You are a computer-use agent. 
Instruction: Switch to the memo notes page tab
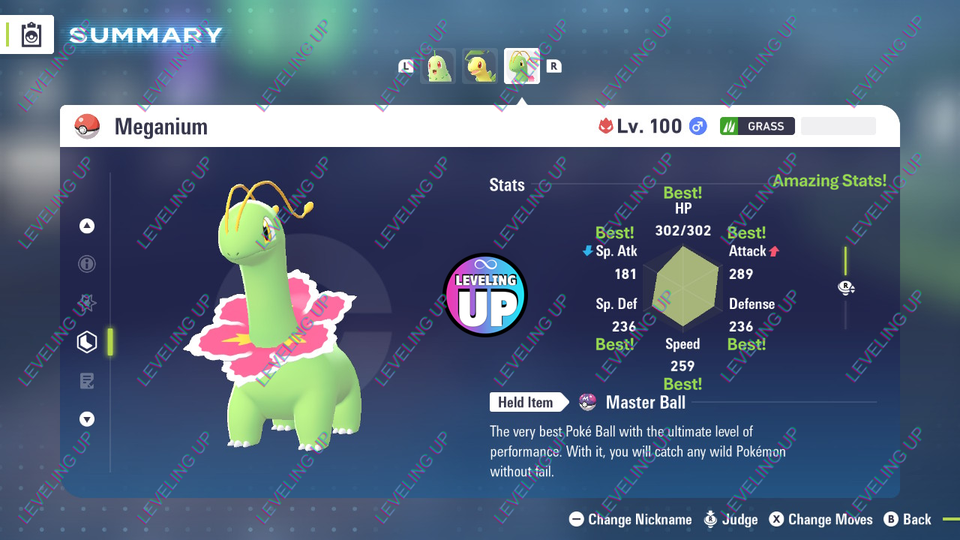(x=87, y=381)
